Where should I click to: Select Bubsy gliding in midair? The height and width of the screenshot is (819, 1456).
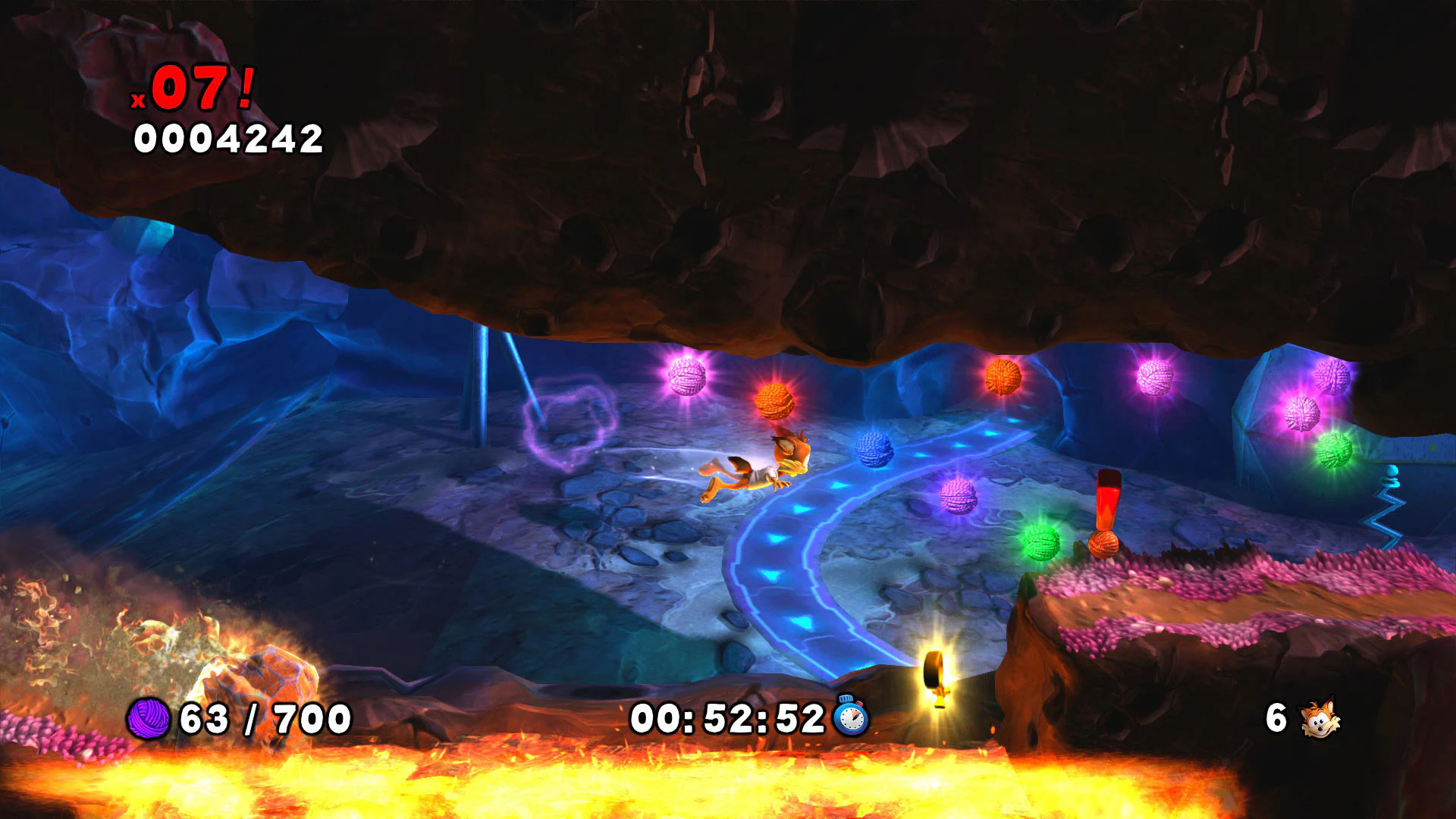758,466
